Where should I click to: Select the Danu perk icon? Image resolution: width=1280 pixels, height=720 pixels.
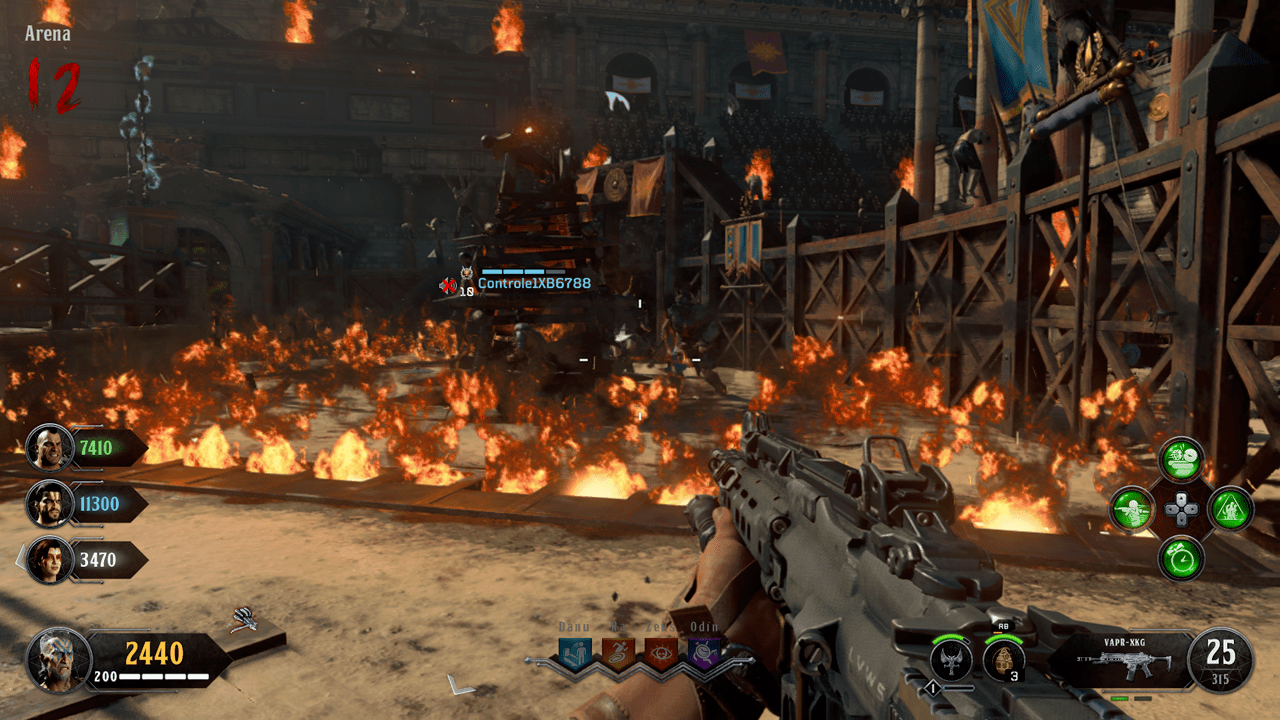click(576, 650)
